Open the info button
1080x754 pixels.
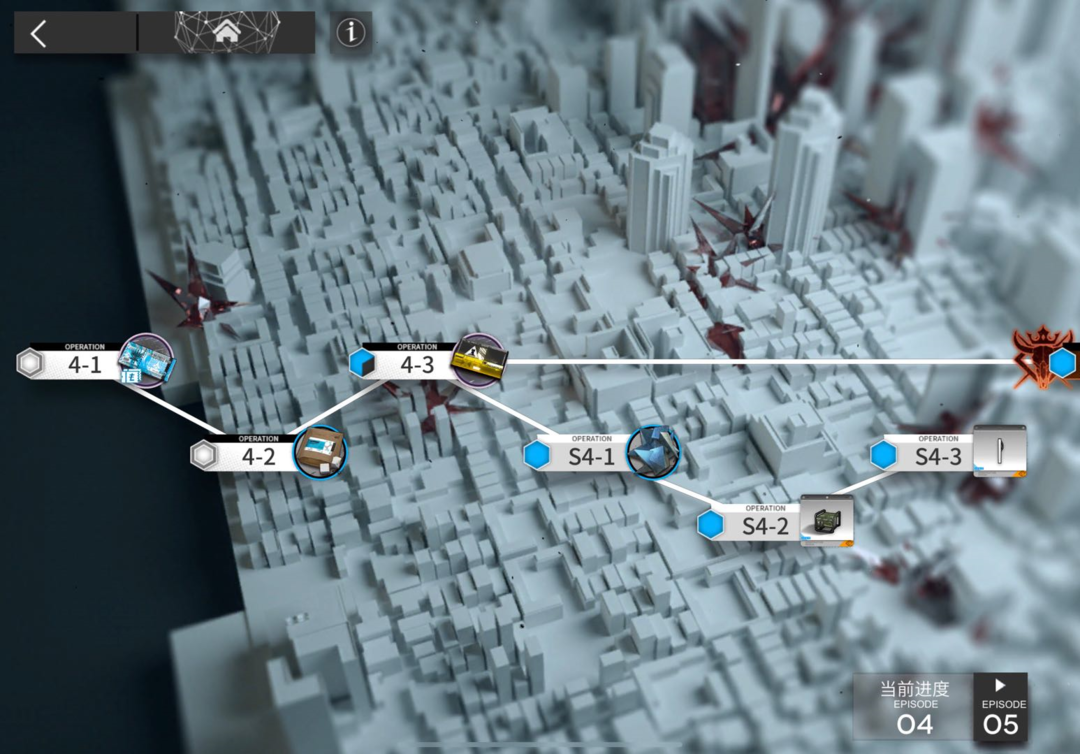(x=350, y=33)
